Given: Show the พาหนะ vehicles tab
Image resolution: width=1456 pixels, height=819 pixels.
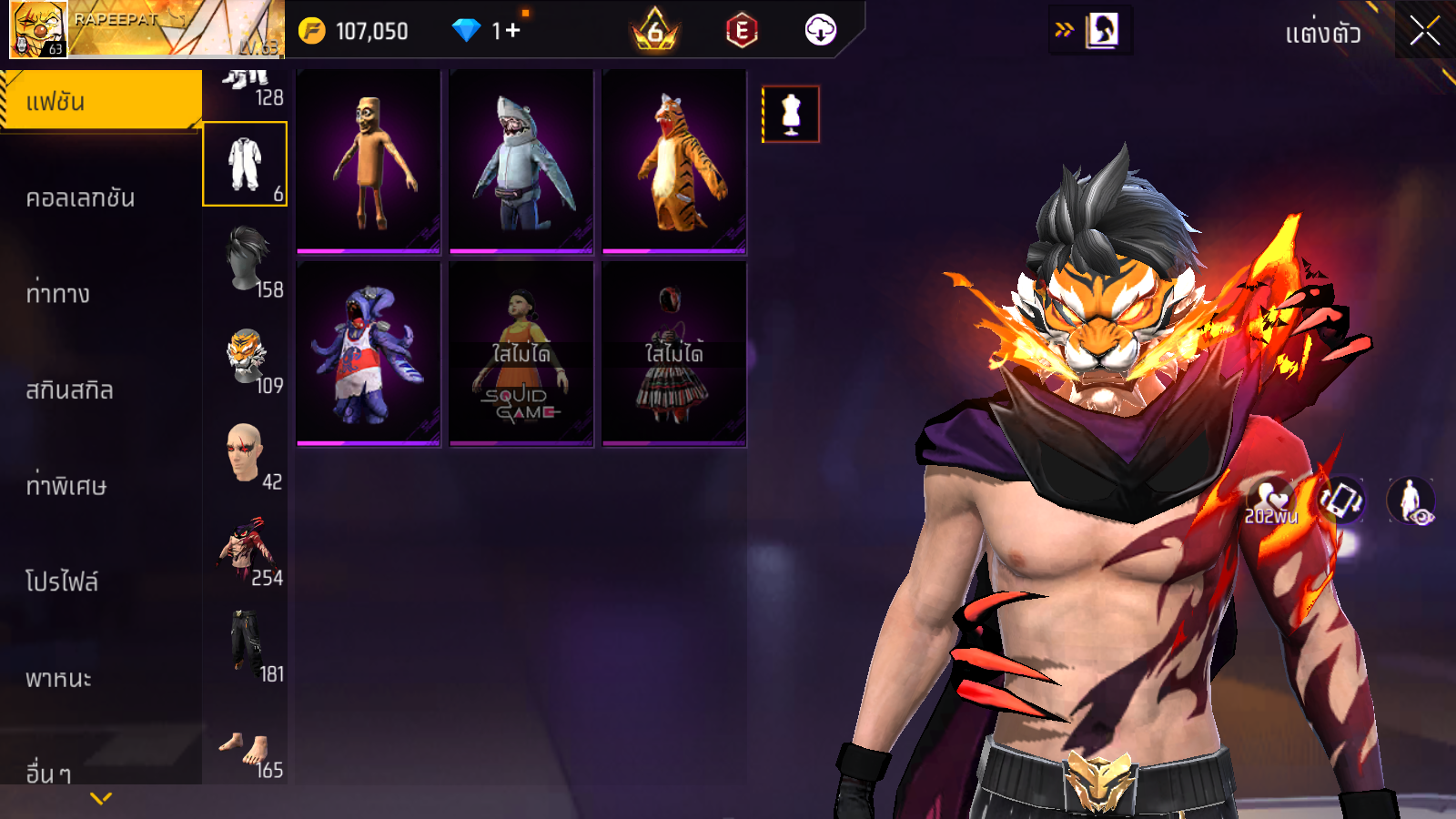Looking at the screenshot, I should (59, 678).
